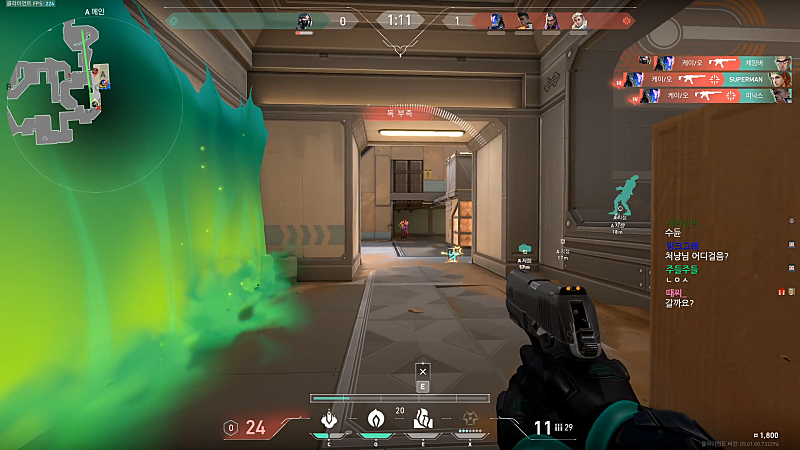This screenshot has height=450, width=800.
Task: Trigger the Toxic Screen wall ability
Action: click(x=422, y=418)
